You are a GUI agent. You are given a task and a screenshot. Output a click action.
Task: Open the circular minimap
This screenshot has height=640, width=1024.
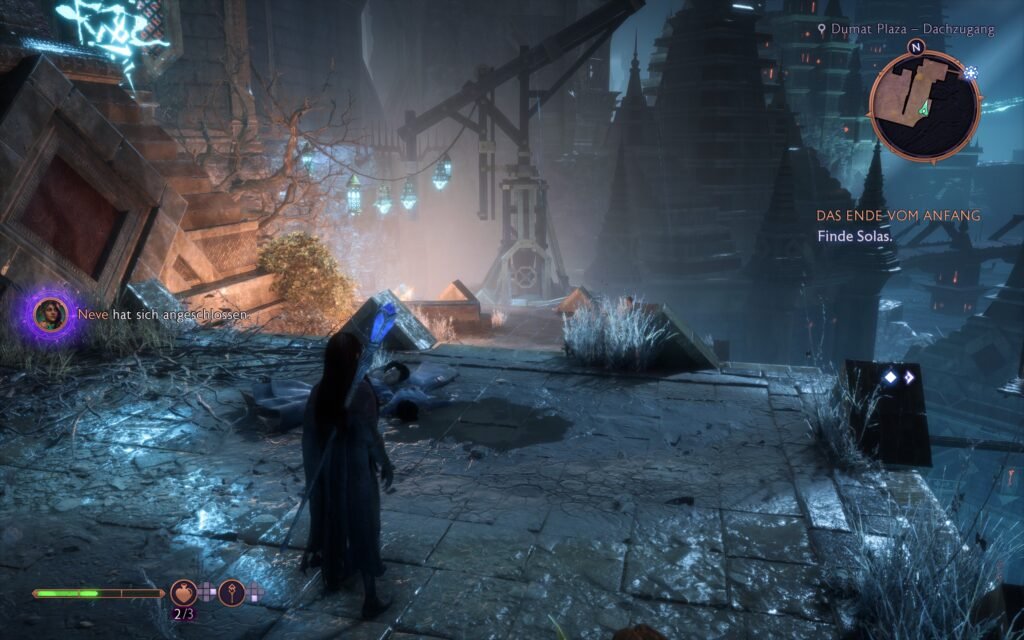[x=923, y=105]
